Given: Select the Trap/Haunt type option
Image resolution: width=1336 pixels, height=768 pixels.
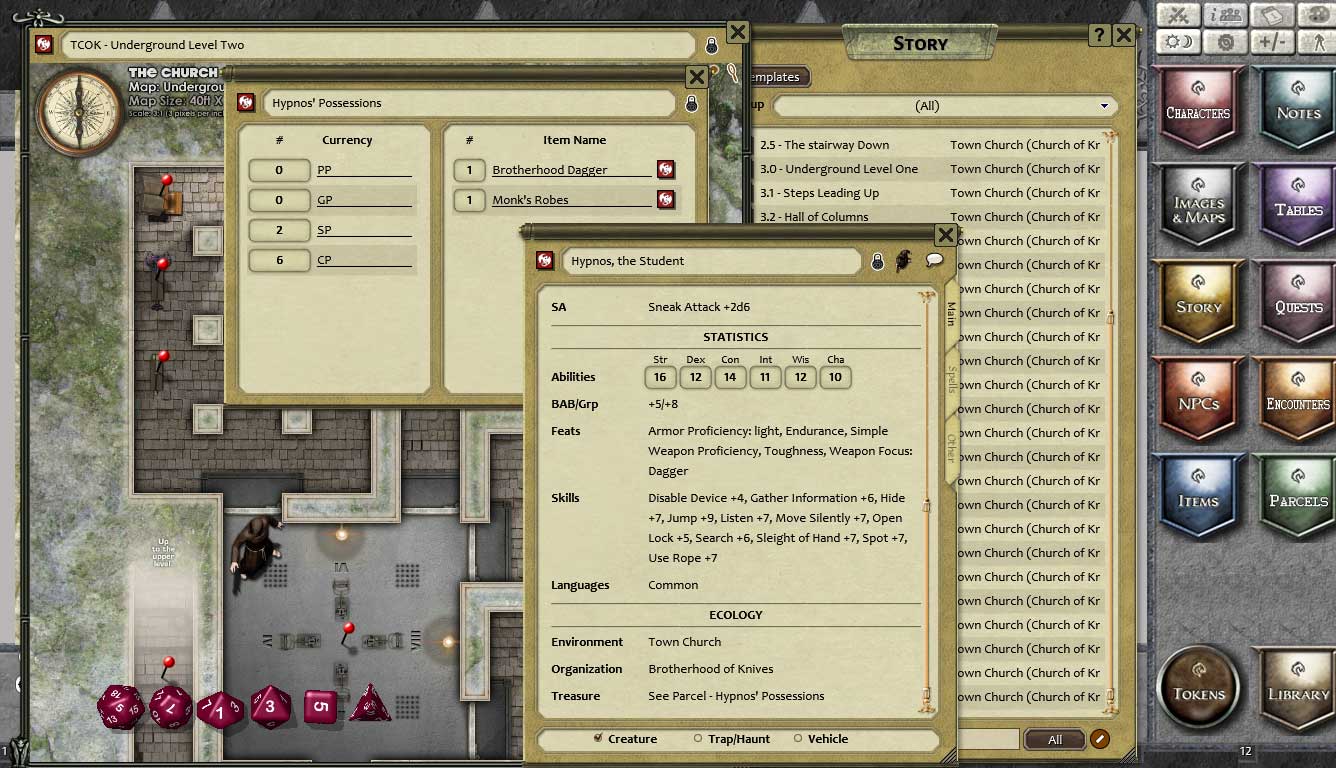Looking at the screenshot, I should point(698,739).
